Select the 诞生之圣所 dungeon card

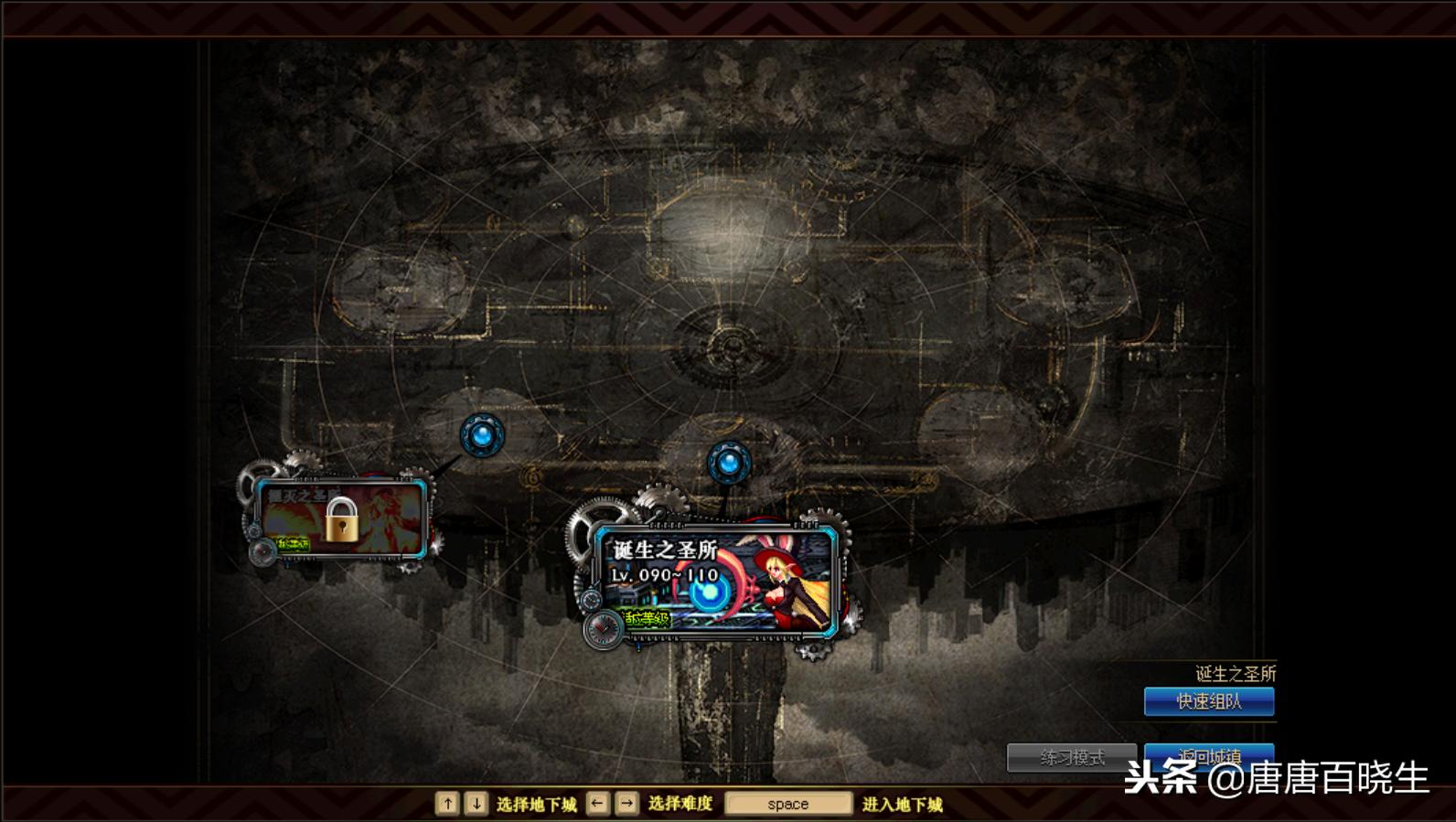[713, 579]
